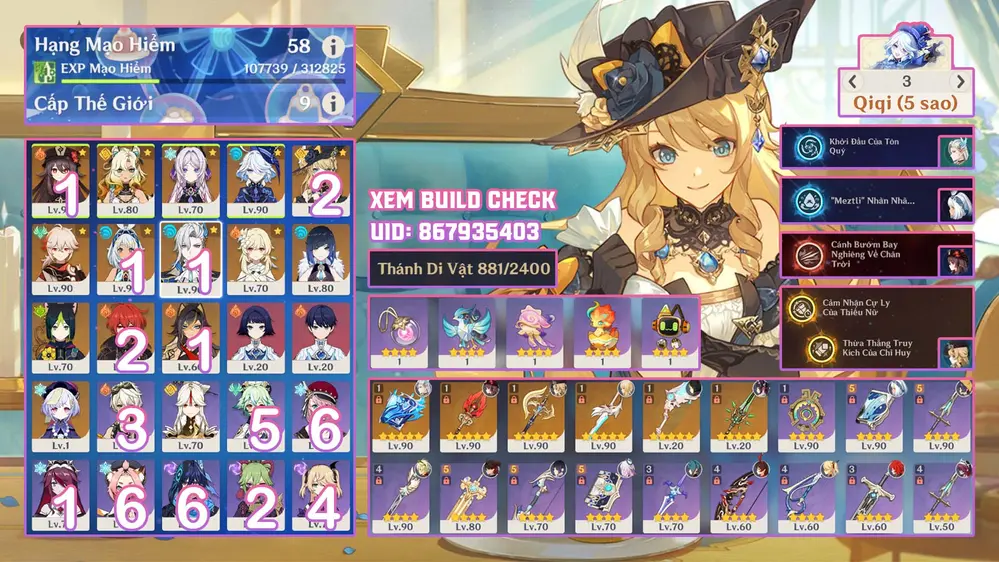Open the Adventure Rank info icon

click(x=332, y=47)
